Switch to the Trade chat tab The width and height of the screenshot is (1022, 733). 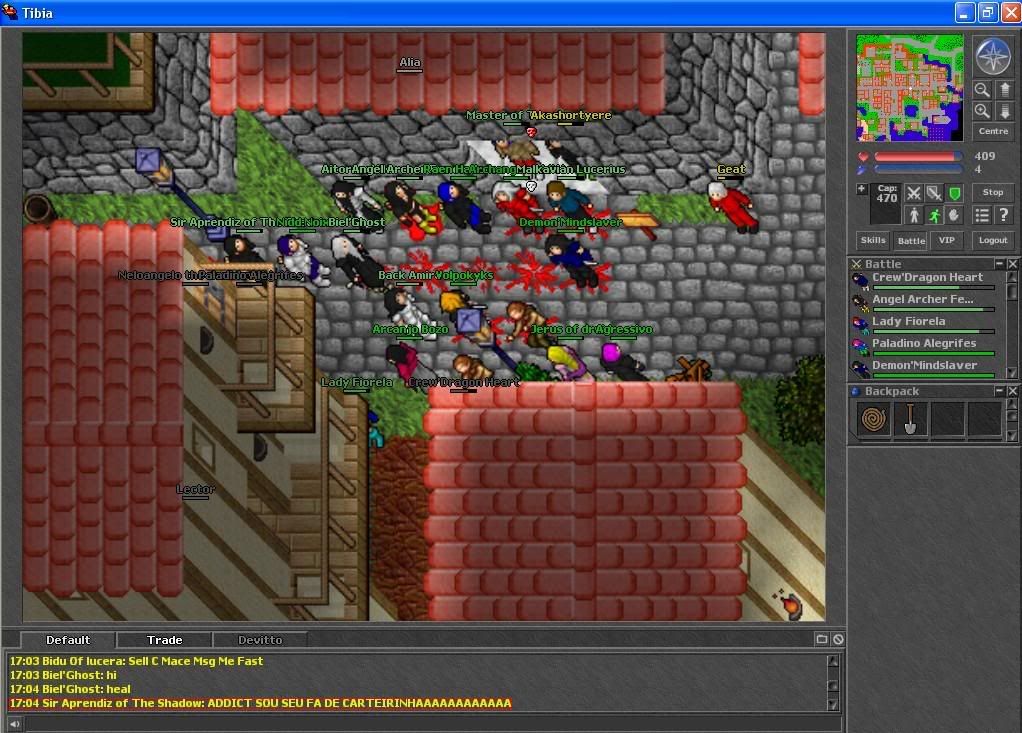pyautogui.click(x=165, y=640)
